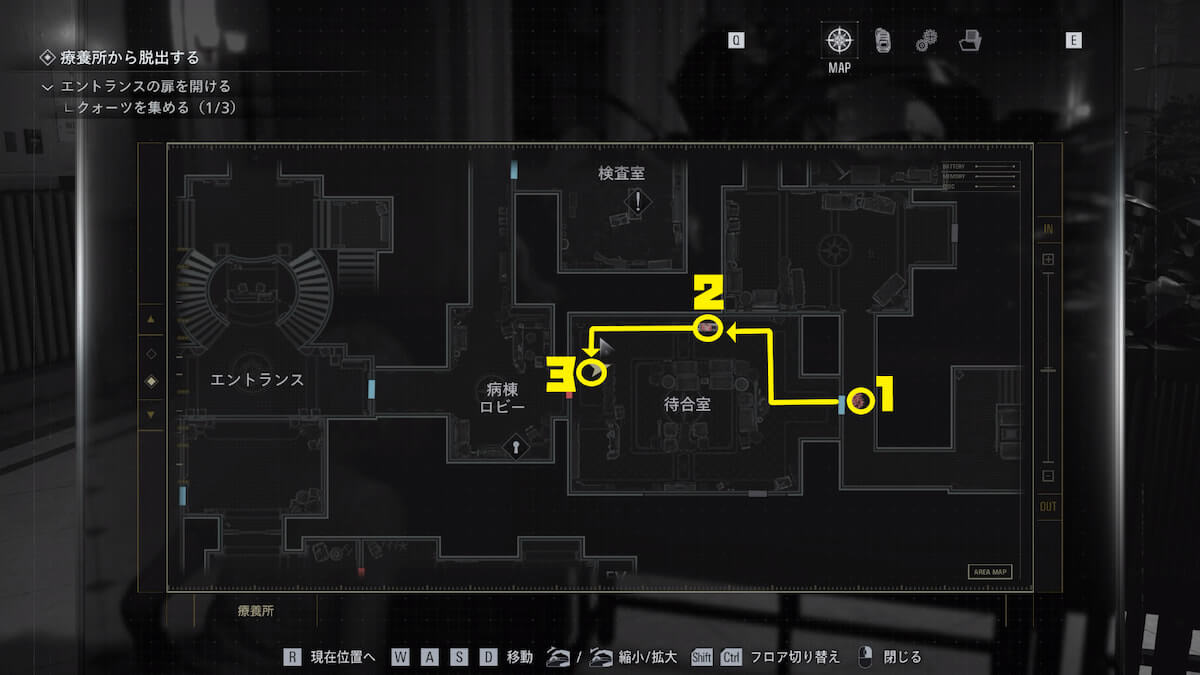Go down one floor with the down arrow

coord(151,413)
